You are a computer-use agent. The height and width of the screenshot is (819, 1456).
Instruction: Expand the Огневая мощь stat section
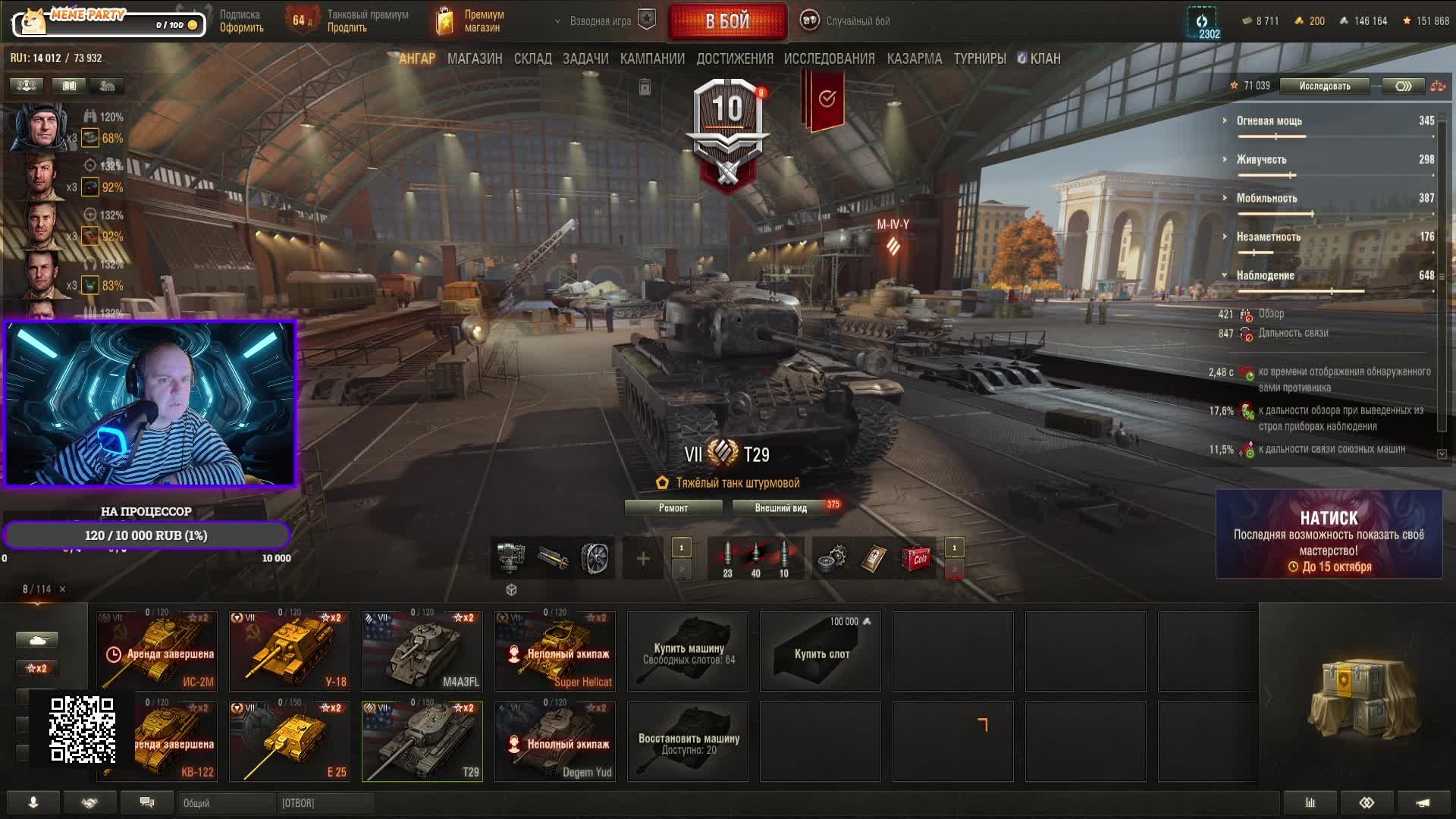click(1269, 121)
